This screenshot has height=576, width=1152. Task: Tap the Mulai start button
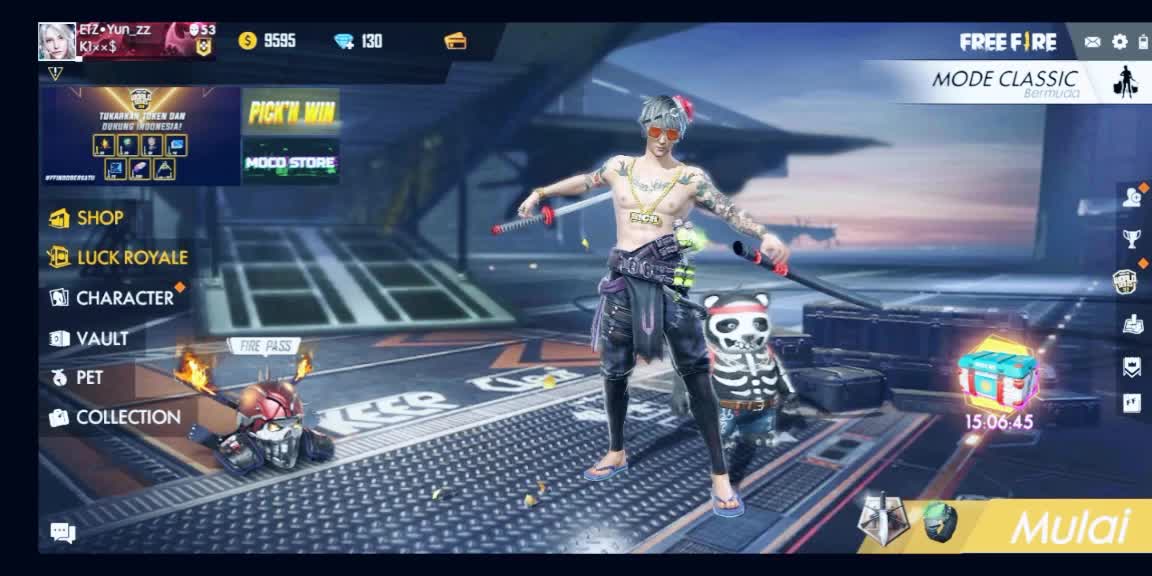1067,527
